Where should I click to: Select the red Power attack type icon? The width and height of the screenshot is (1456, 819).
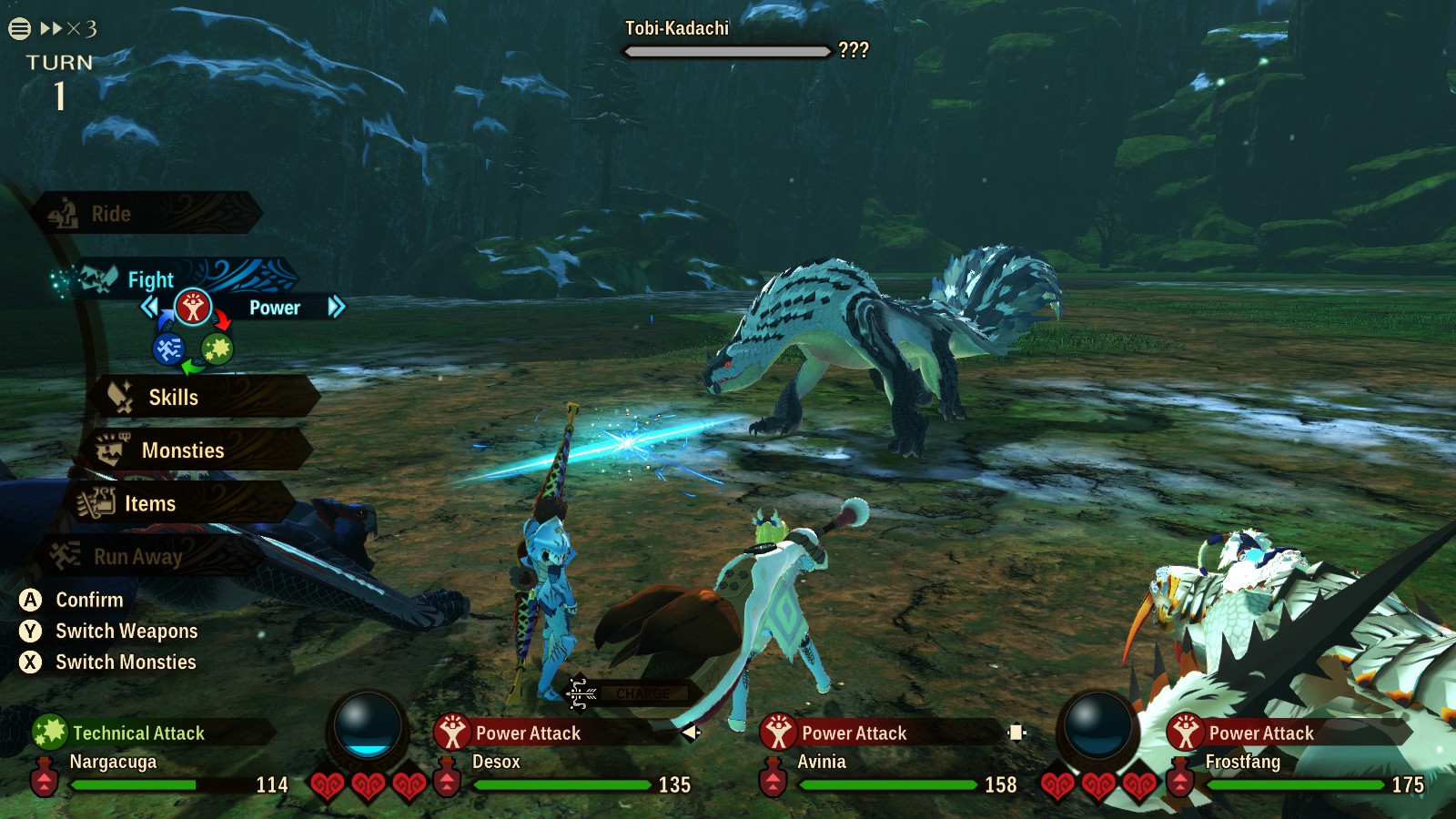(192, 307)
